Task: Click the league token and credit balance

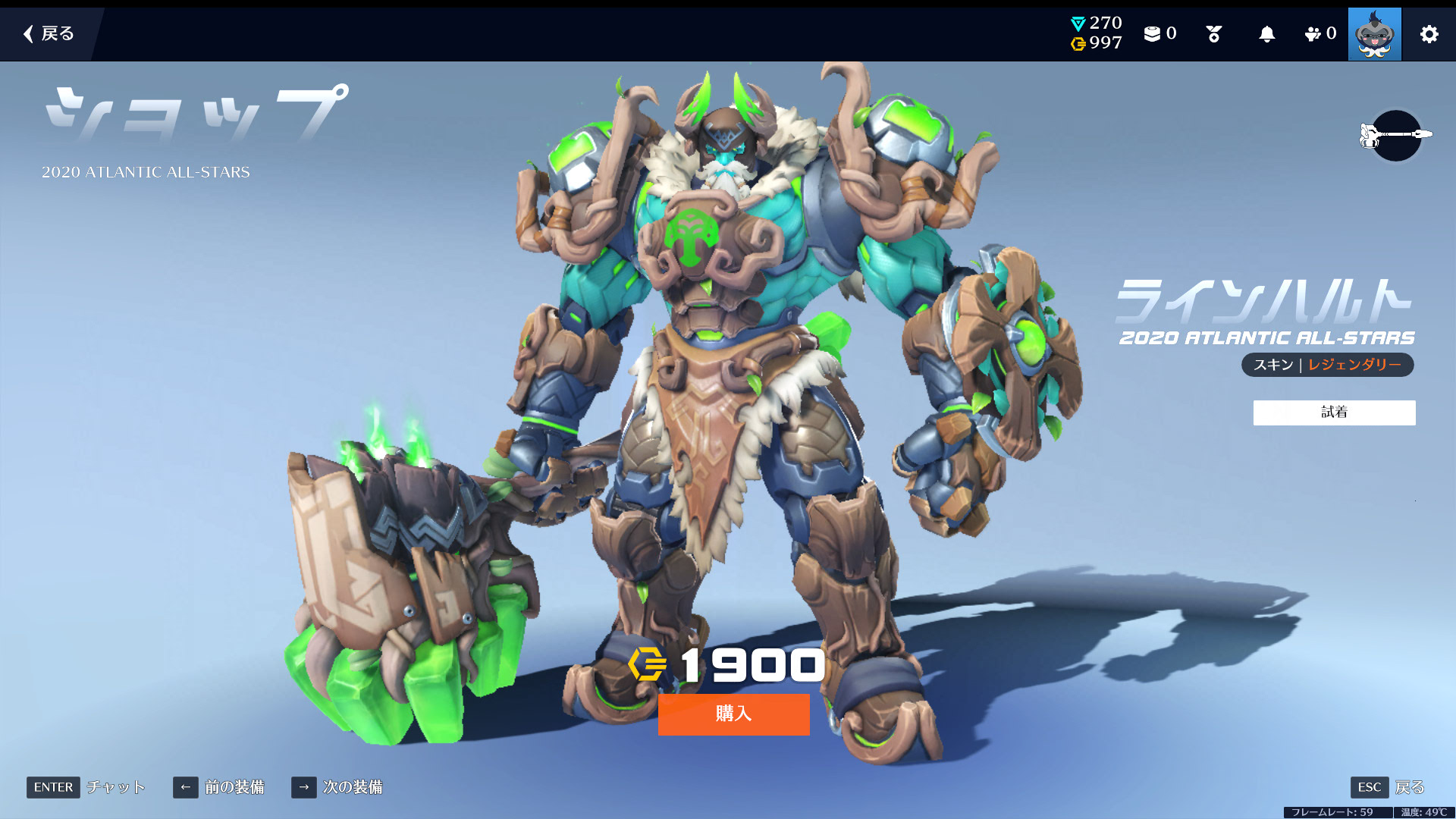Action: tap(1096, 33)
